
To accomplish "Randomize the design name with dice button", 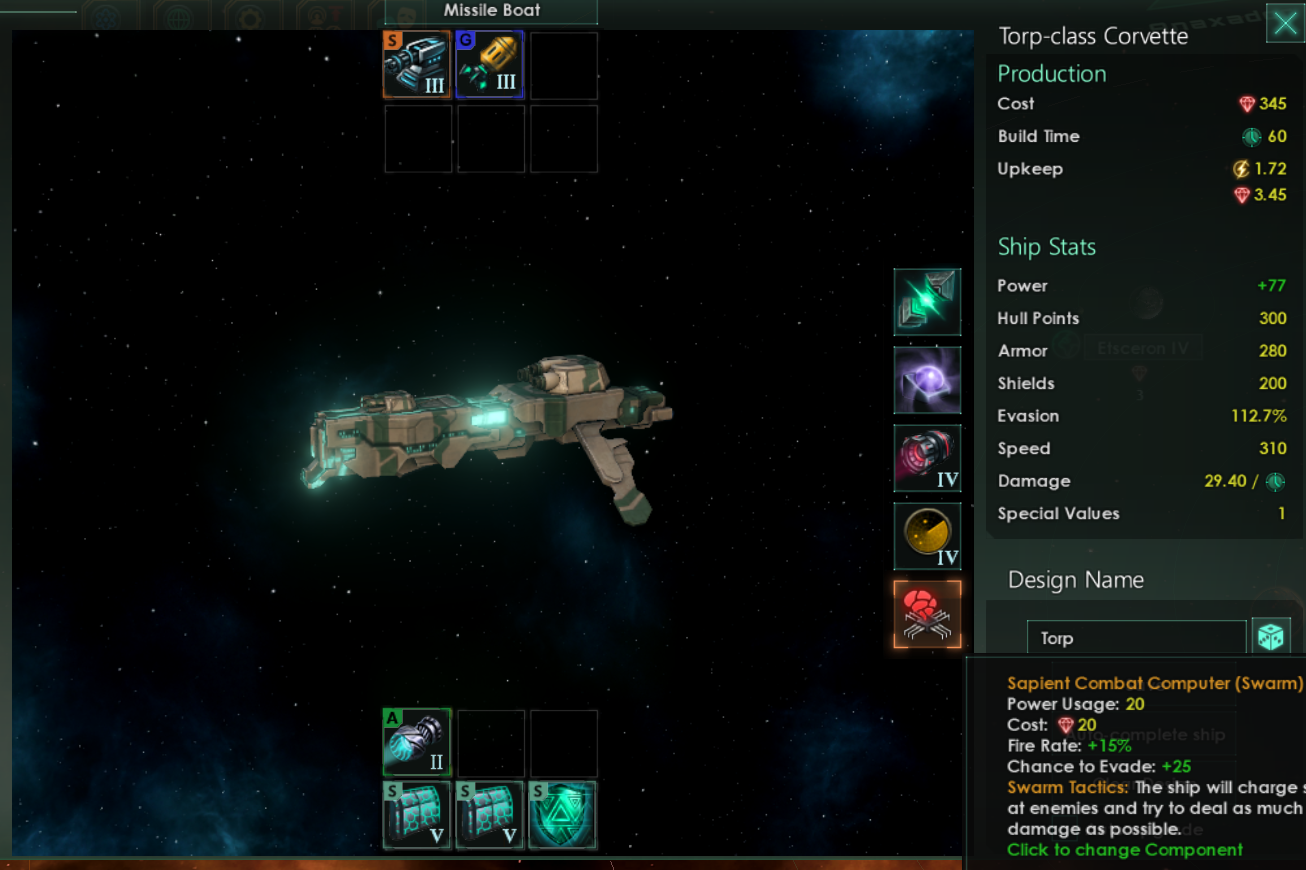I will click(1270, 637).
